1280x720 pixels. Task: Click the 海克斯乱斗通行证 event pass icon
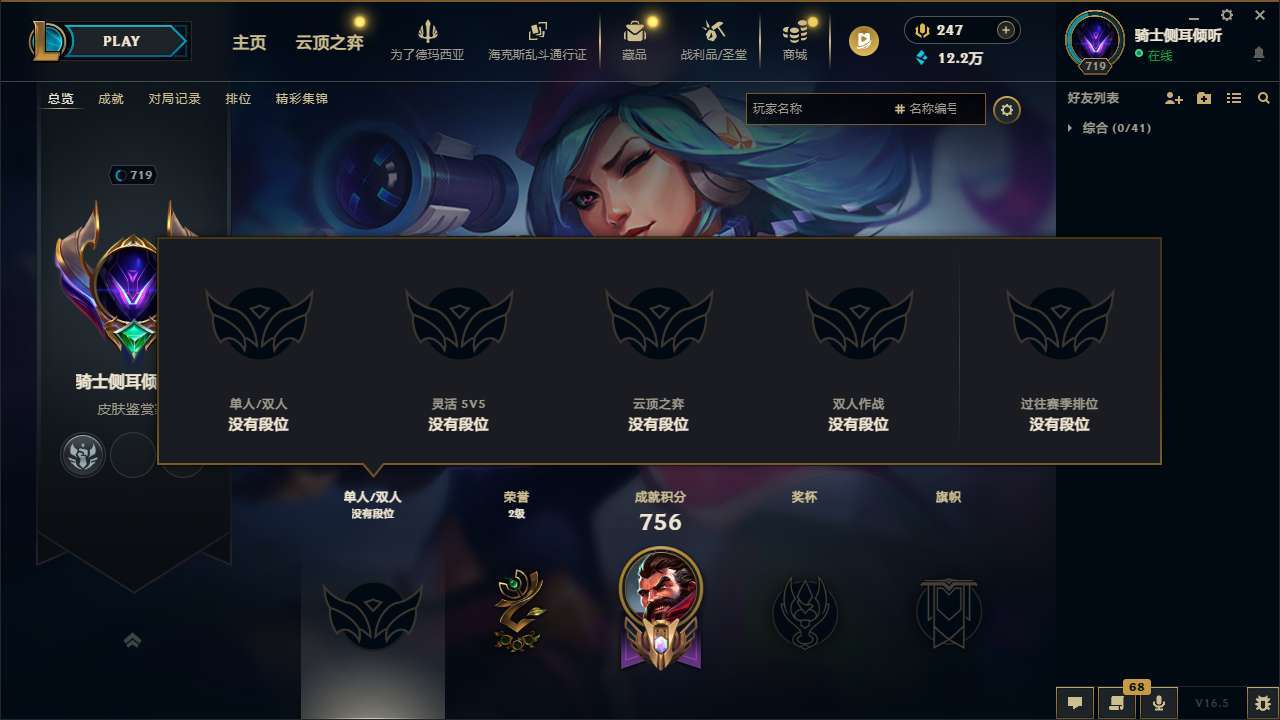[537, 40]
